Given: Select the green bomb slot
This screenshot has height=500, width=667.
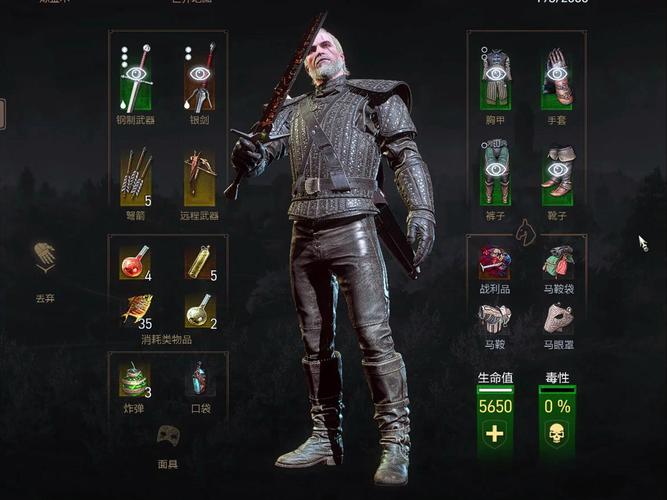Looking at the screenshot, I should [135, 378].
